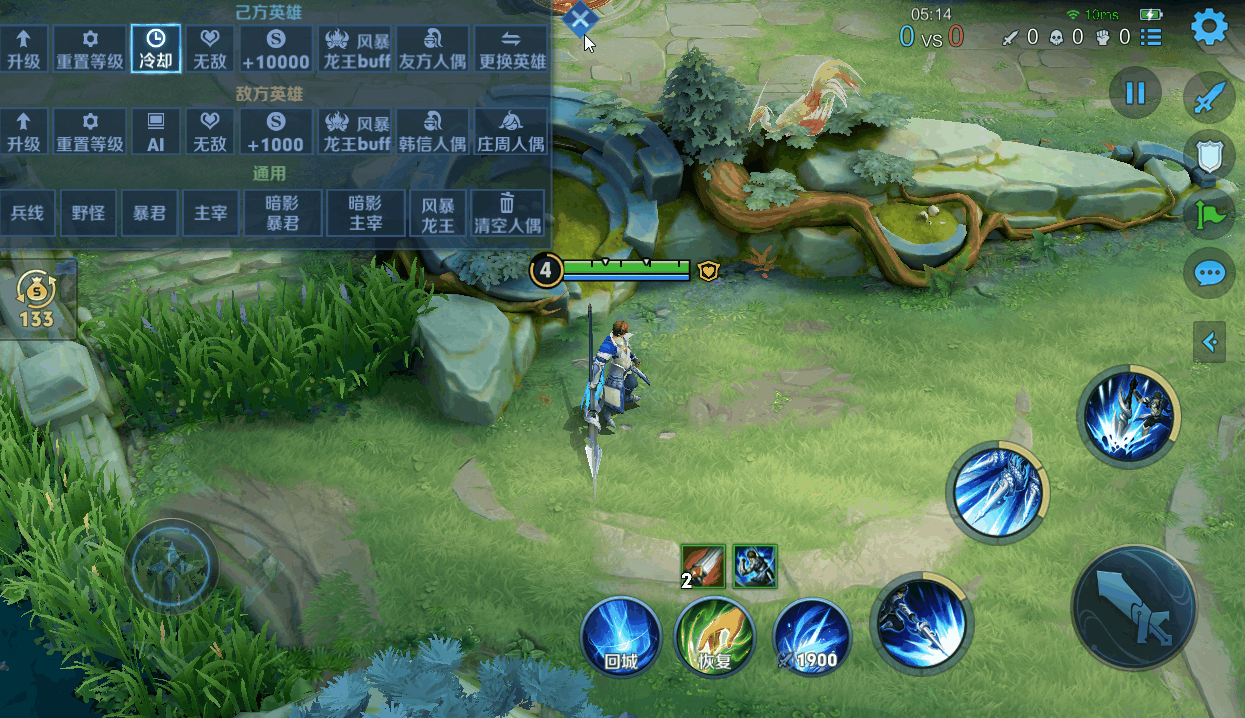
Task: Pause the match
Action: [x=1135, y=93]
